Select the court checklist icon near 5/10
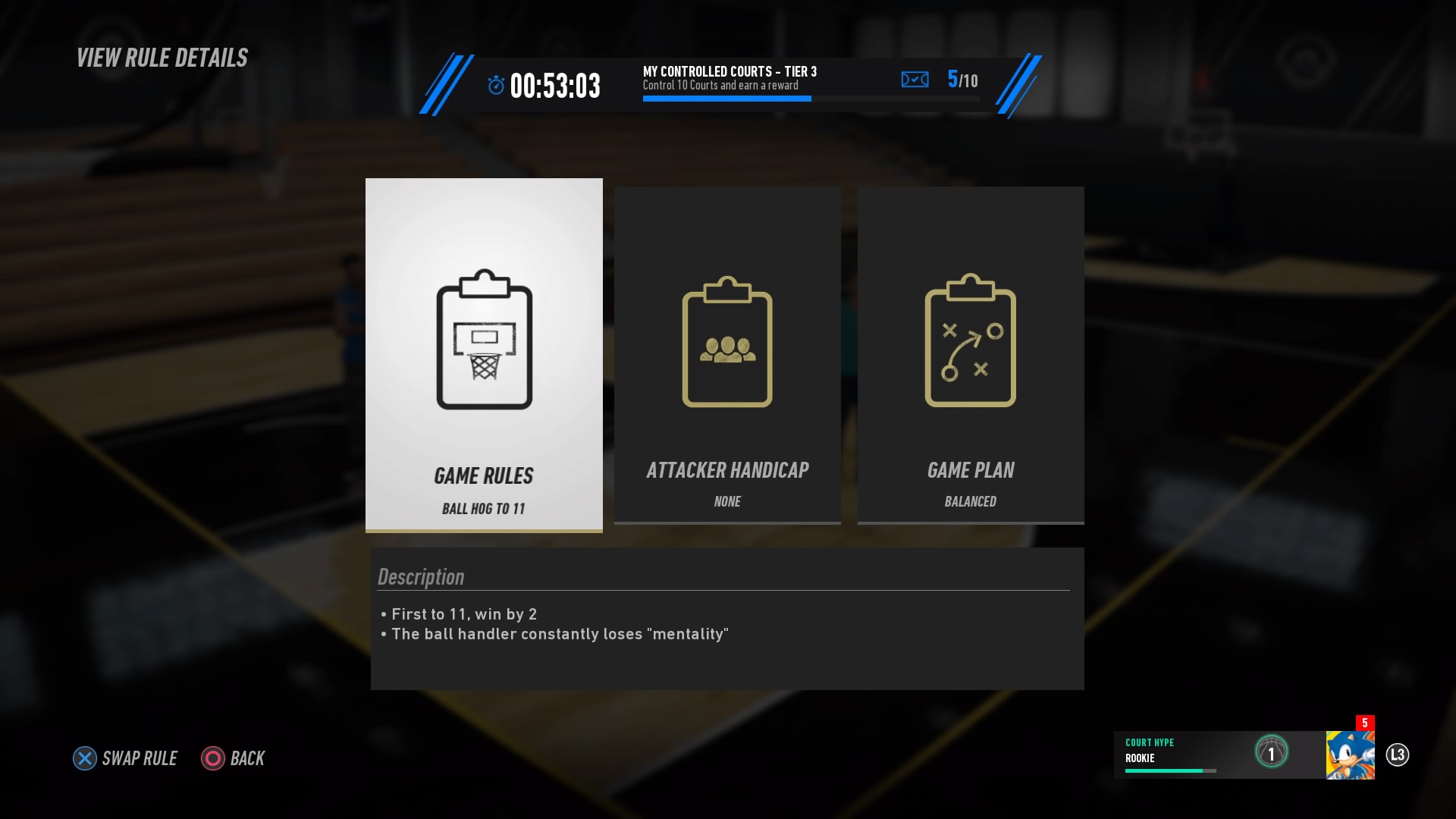This screenshot has height=819, width=1456. point(915,79)
